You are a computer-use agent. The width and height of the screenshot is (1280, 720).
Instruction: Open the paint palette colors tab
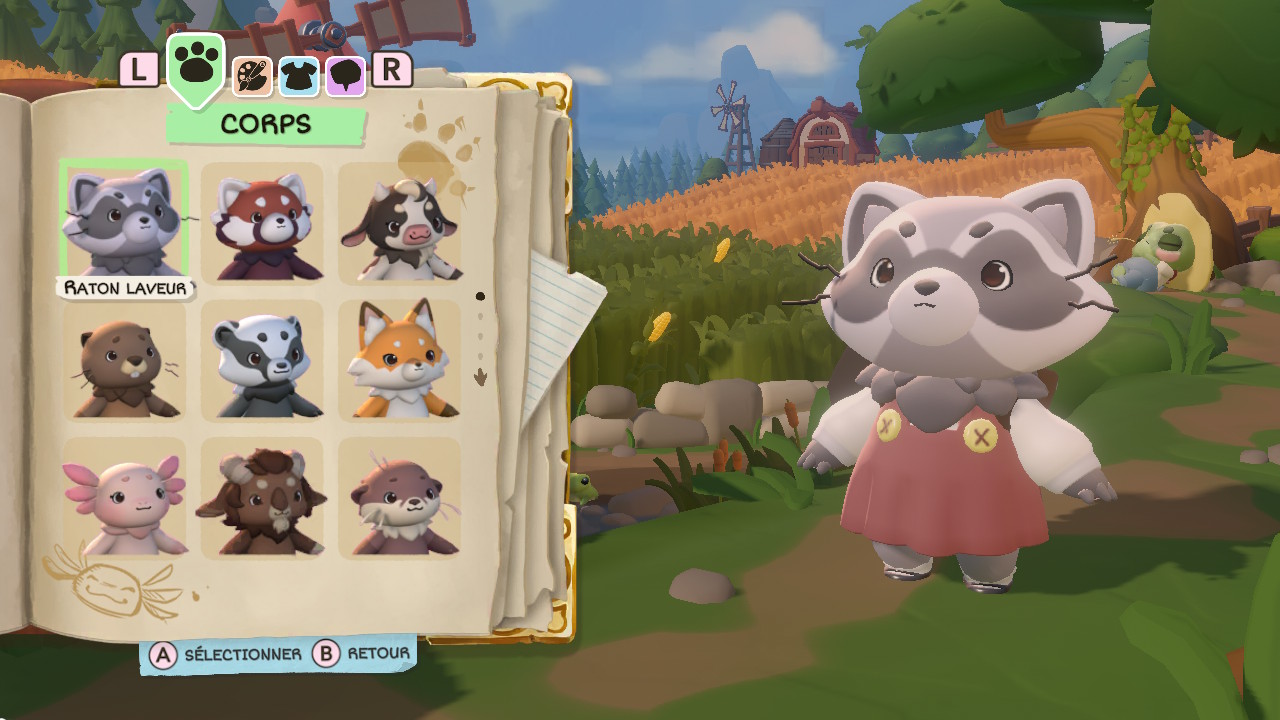[x=252, y=76]
